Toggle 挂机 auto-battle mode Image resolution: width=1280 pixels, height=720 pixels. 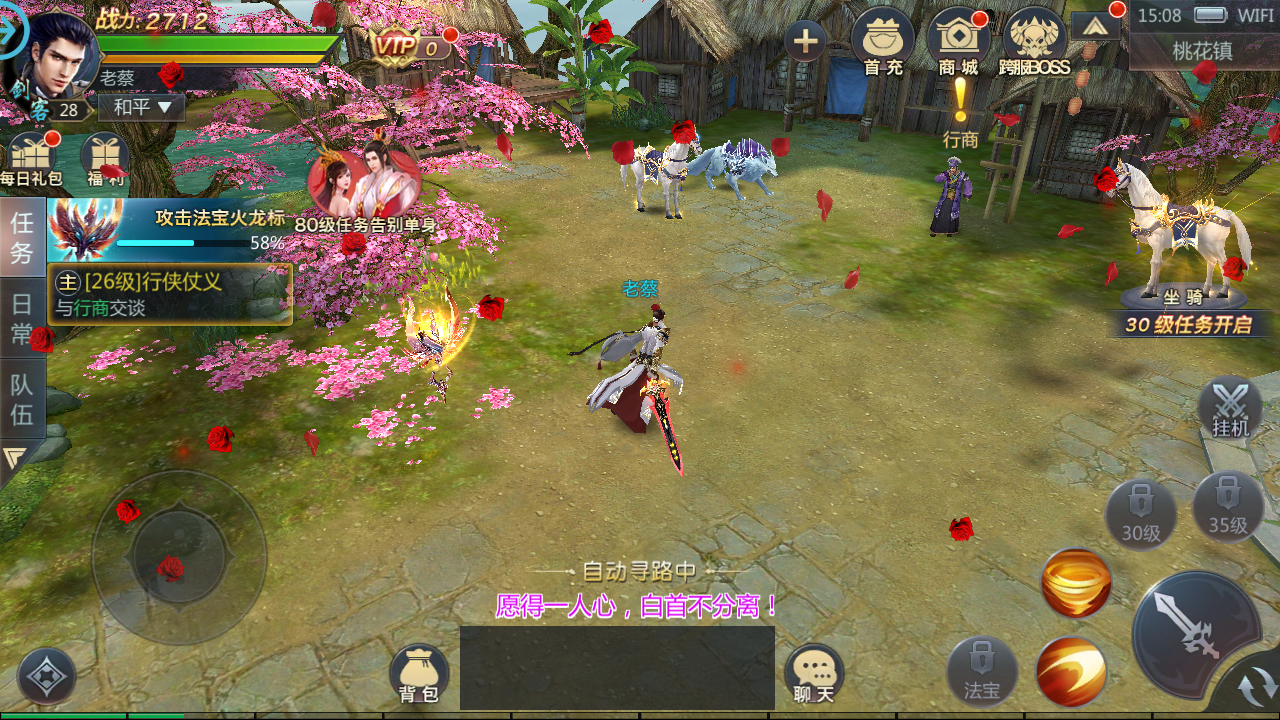[x=1230, y=408]
